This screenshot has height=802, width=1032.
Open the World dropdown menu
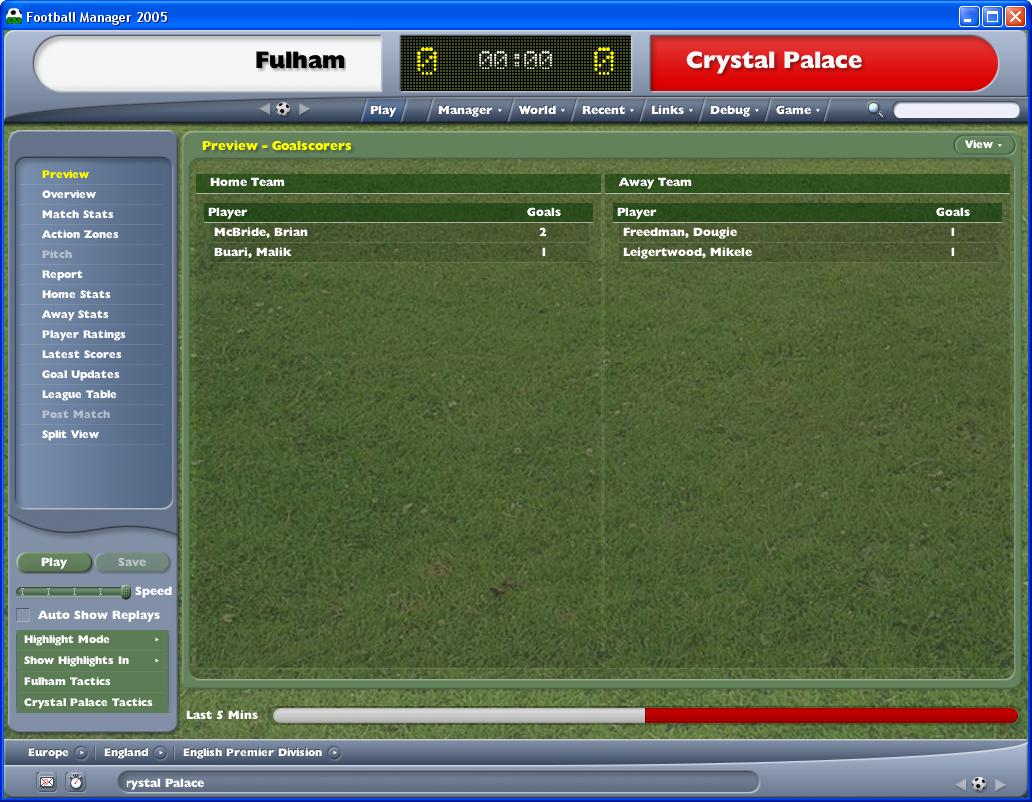tap(541, 110)
